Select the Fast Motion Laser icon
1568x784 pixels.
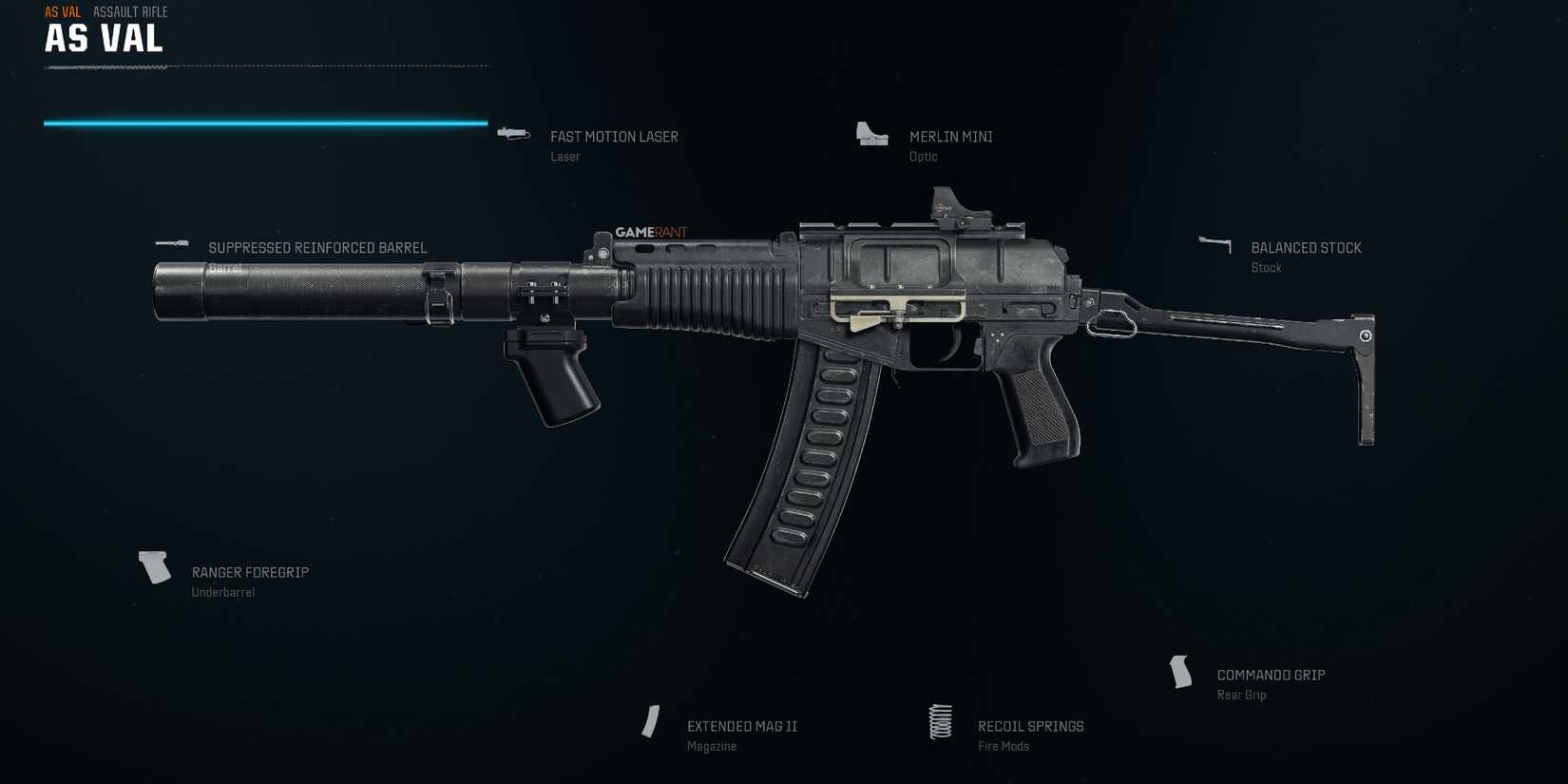[x=513, y=134]
